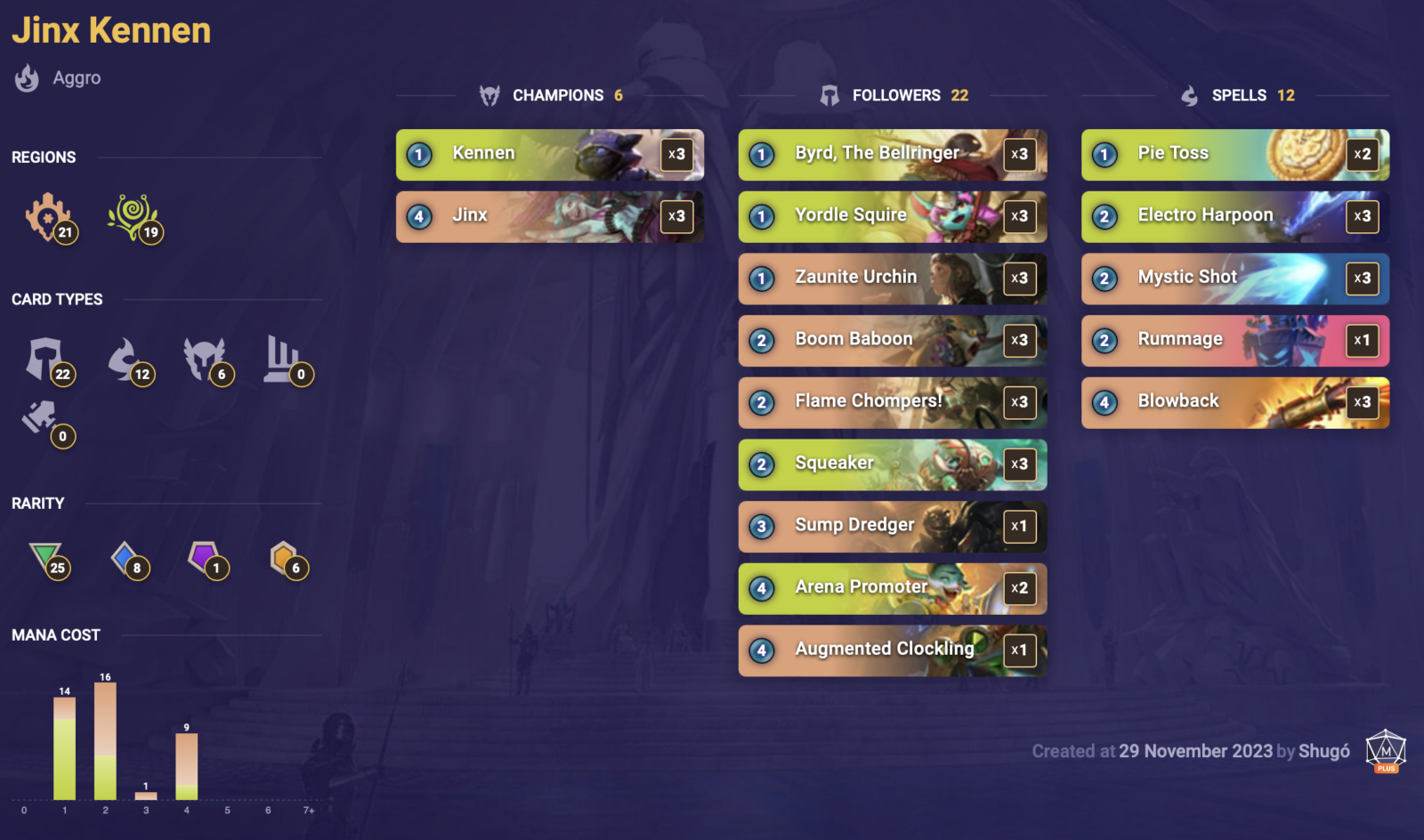This screenshot has width=1424, height=840.
Task: Open the Shugó author profile
Action: 1325,752
